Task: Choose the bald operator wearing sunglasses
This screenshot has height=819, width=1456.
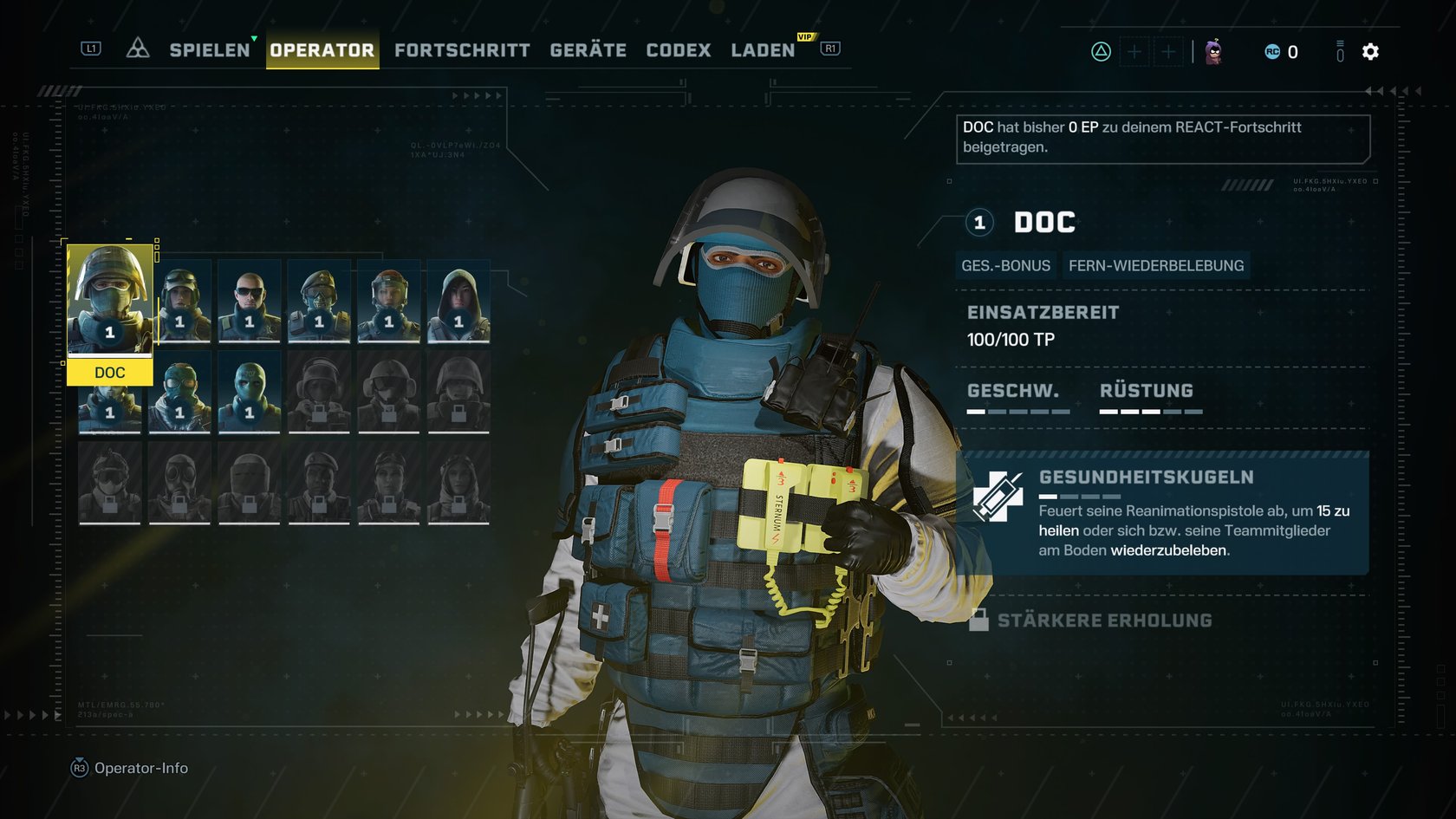Action: coord(250,301)
